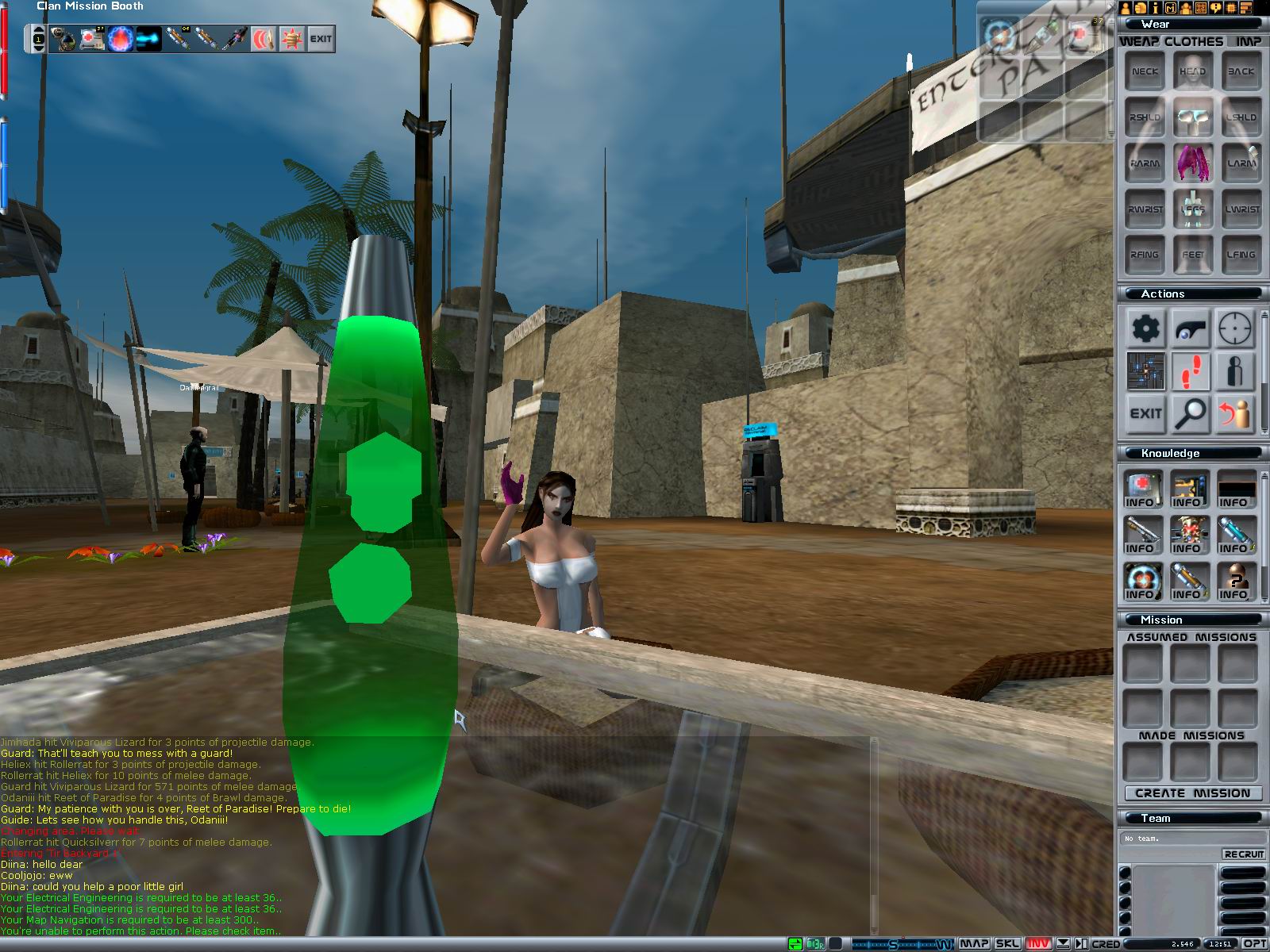The image size is (1270, 952).
Task: Activate the gear action icon
Action: pyautogui.click(x=1145, y=328)
